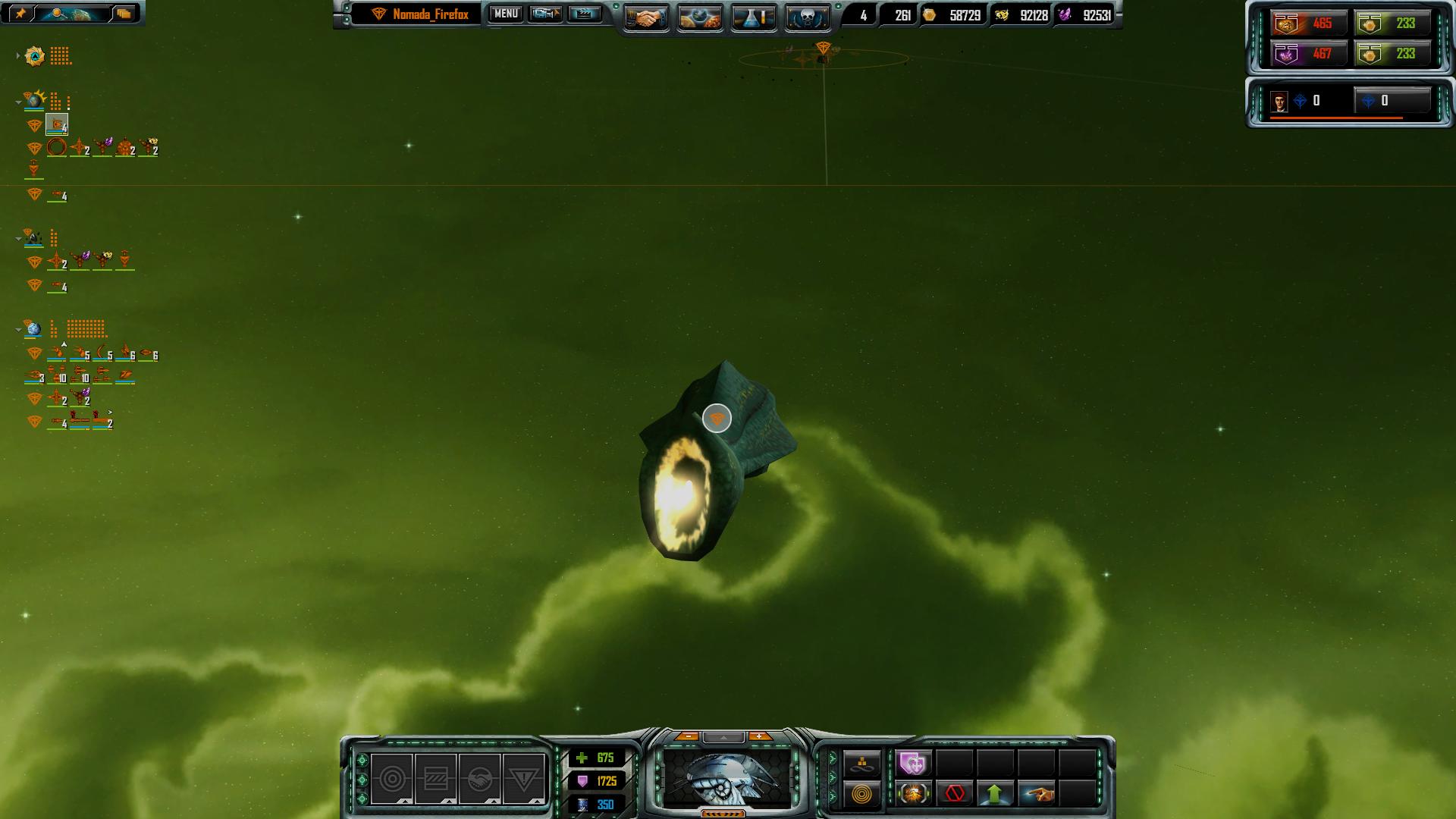Activate the purple shield ability
This screenshot has width=1456, height=819.
tap(913, 763)
